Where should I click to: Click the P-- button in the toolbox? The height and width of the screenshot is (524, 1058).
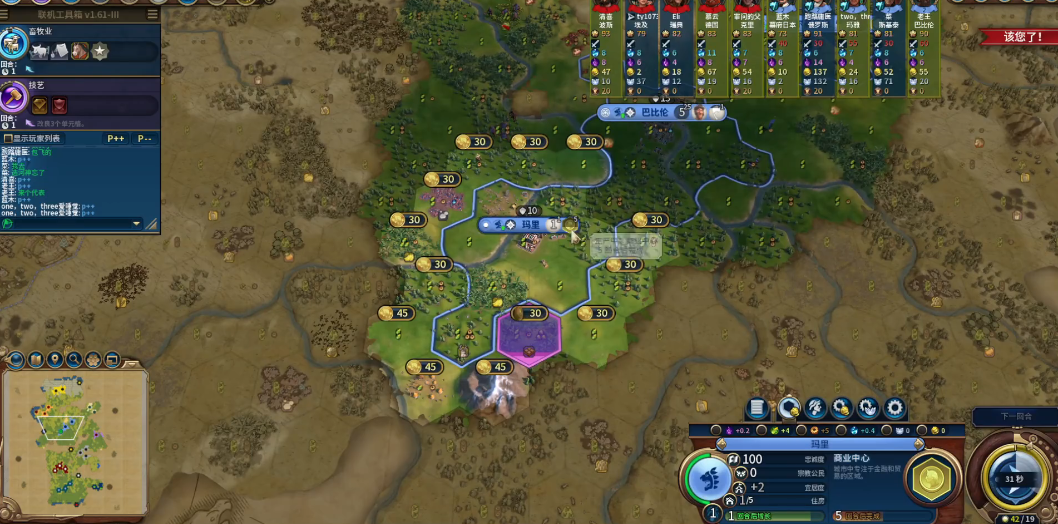coord(145,138)
